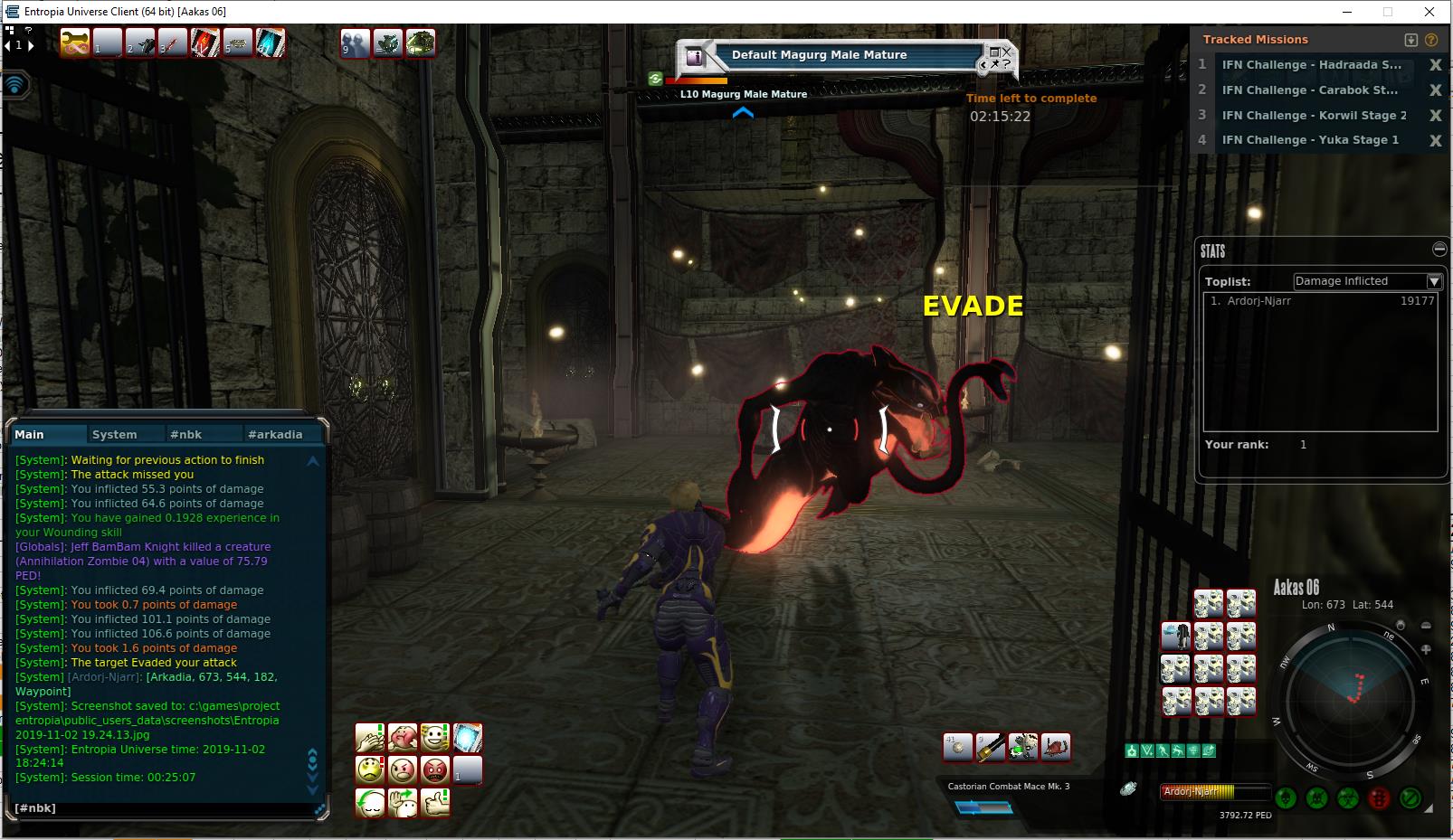Trigger the clapping hands emote
1453x840 pixels.
click(x=370, y=738)
